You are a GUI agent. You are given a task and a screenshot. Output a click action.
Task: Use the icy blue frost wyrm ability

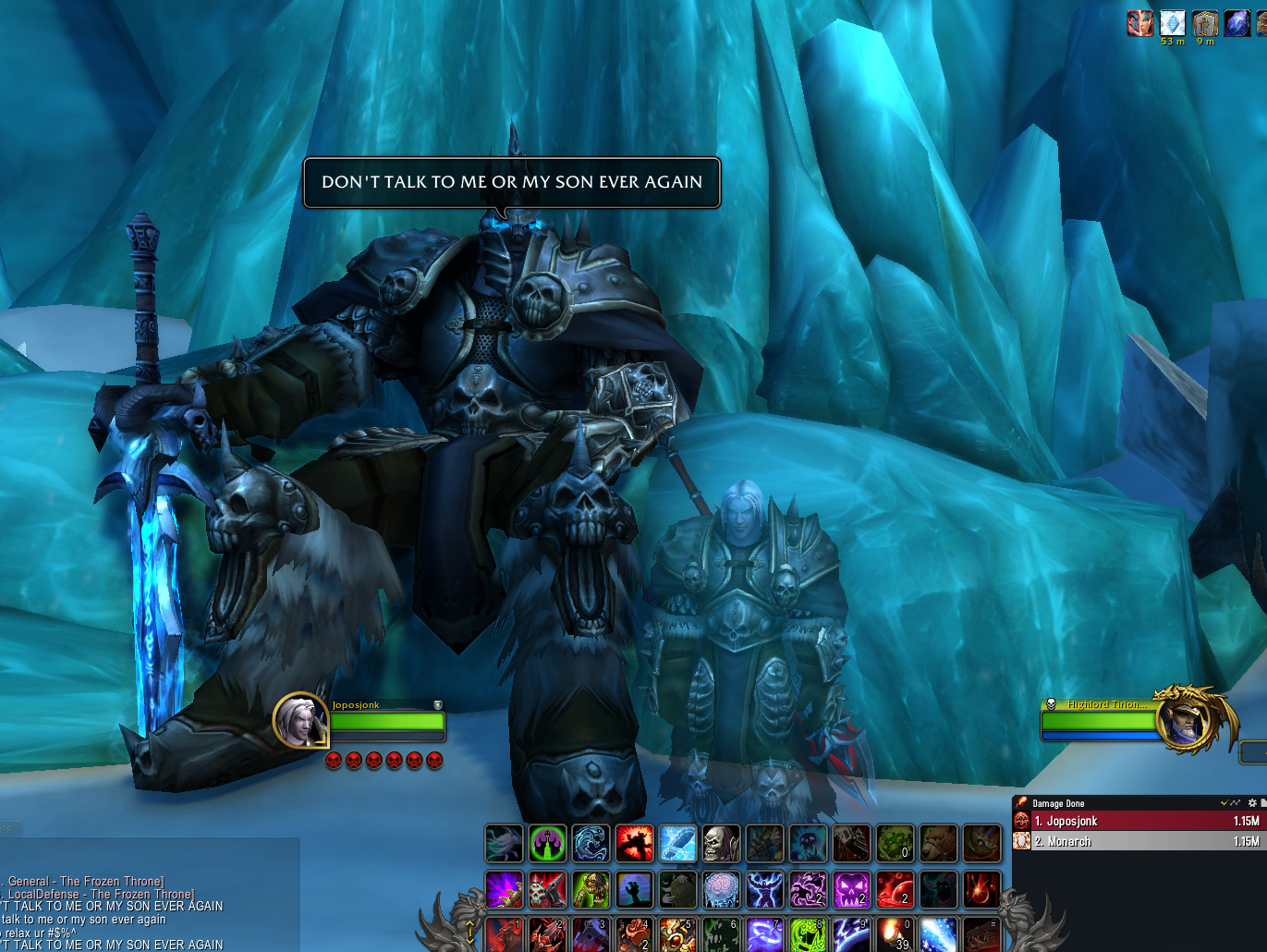tap(591, 843)
